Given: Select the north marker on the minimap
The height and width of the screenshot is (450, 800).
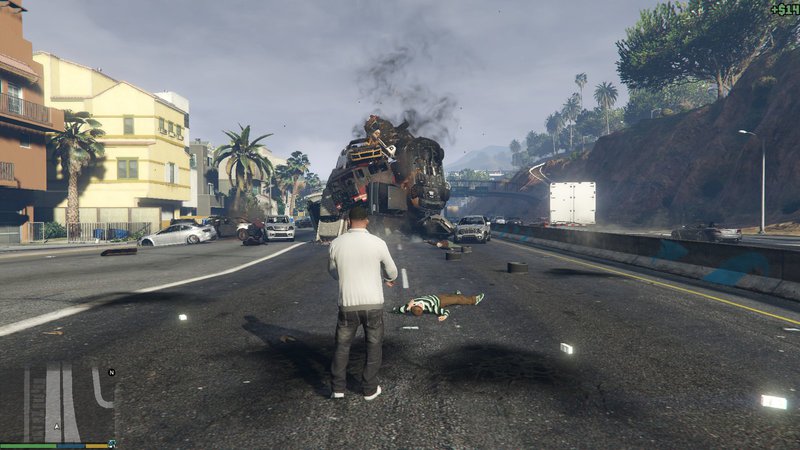Looking at the screenshot, I should [x=111, y=372].
